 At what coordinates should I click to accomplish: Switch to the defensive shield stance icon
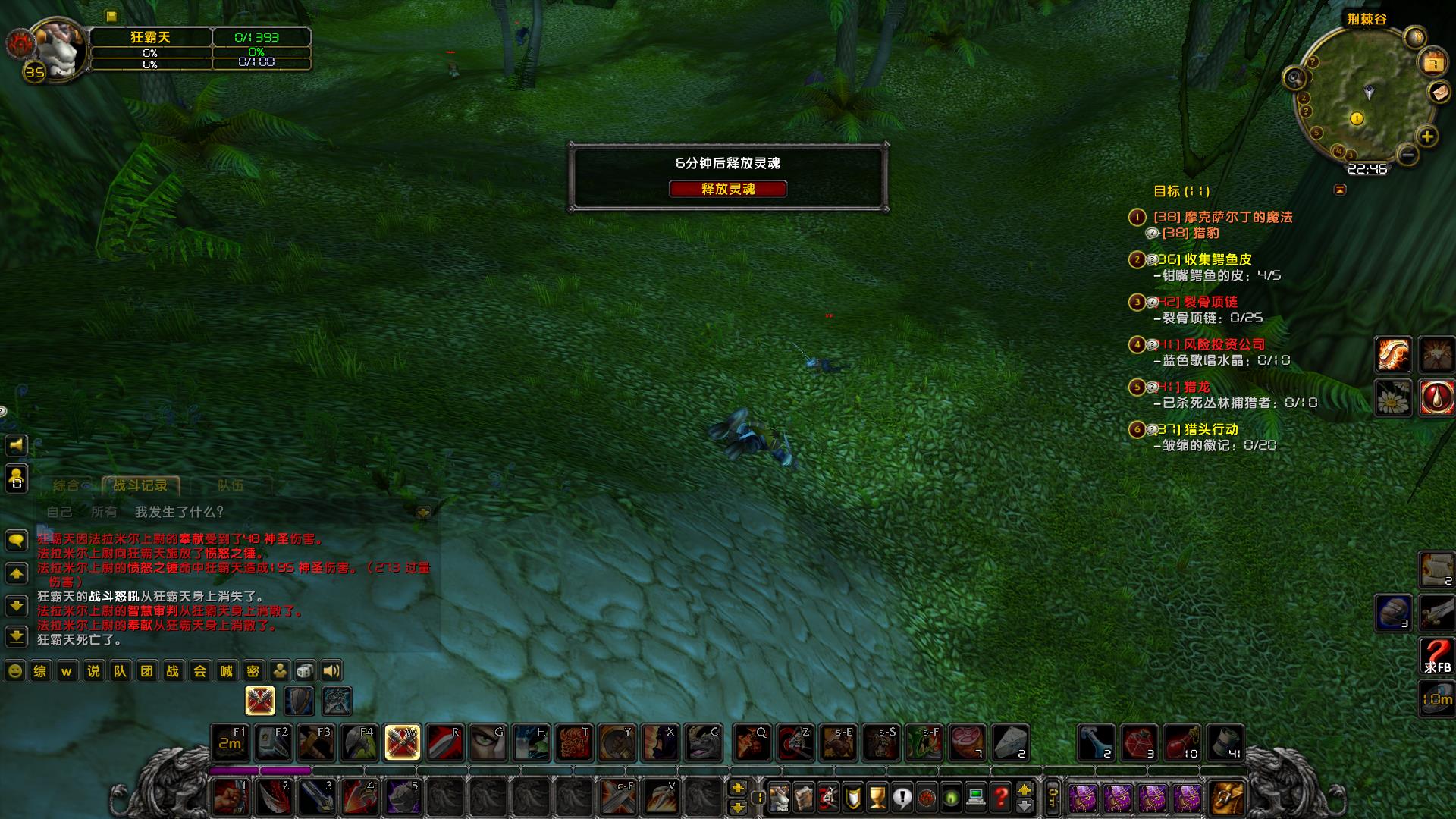click(299, 701)
